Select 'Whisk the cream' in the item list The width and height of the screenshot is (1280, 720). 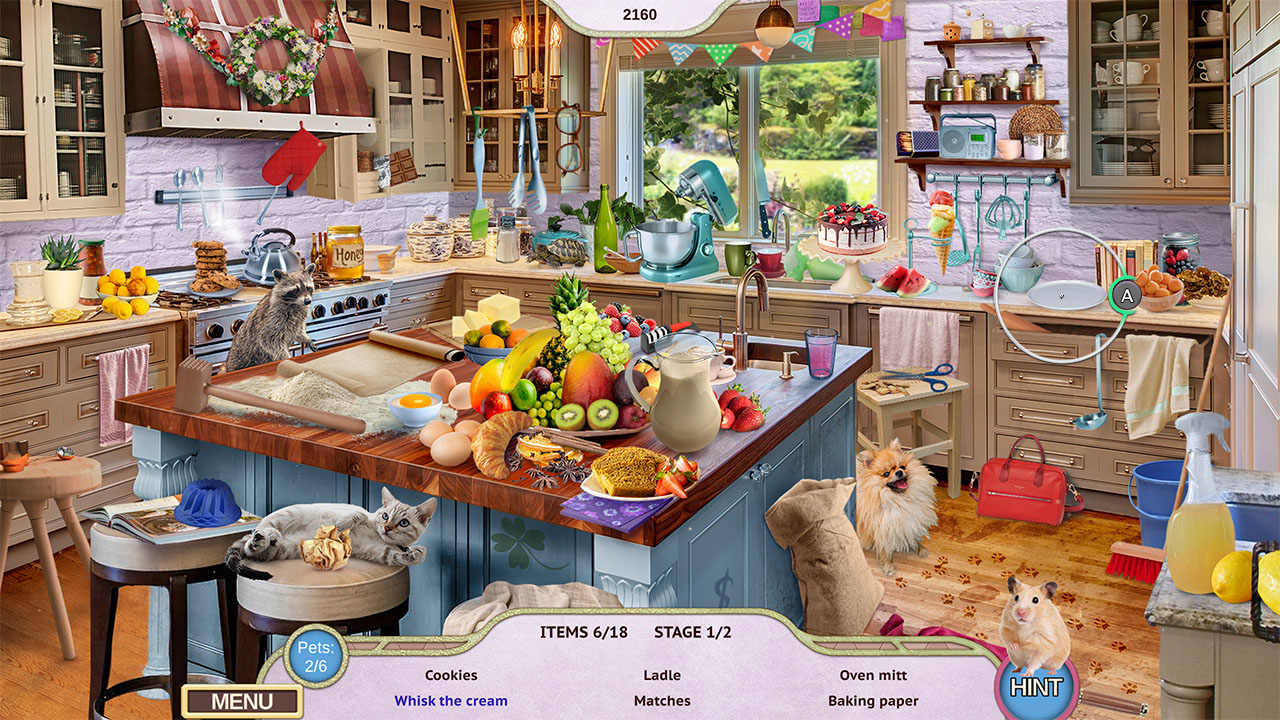(451, 701)
